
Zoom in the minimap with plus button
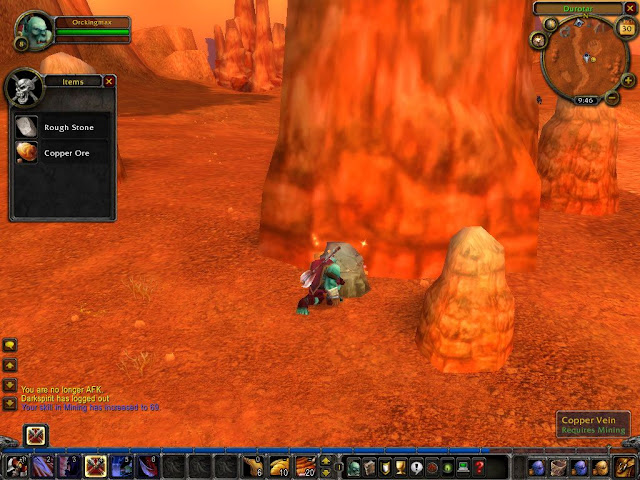click(x=628, y=78)
